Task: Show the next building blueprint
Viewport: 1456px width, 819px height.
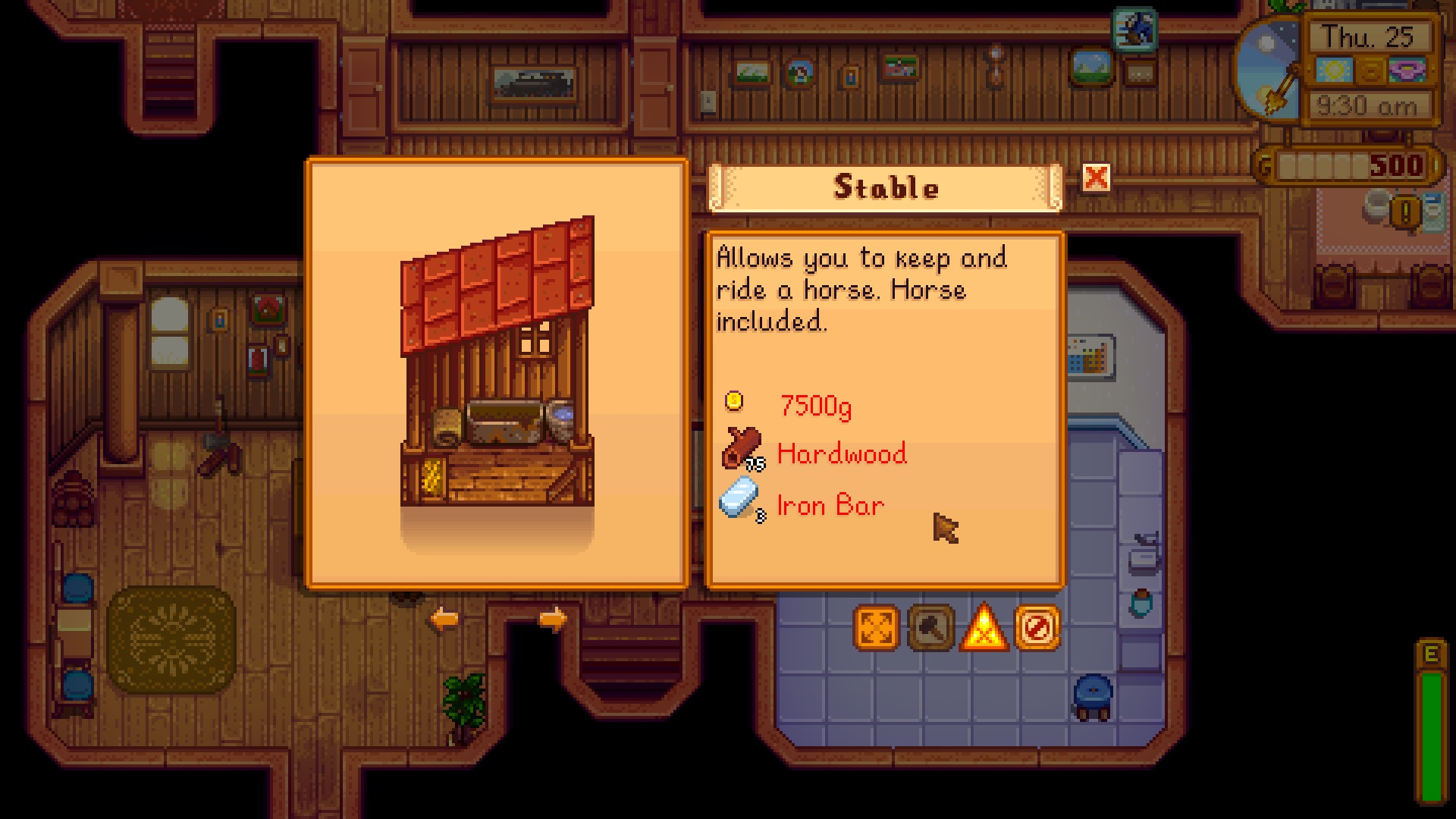Action: (553, 619)
